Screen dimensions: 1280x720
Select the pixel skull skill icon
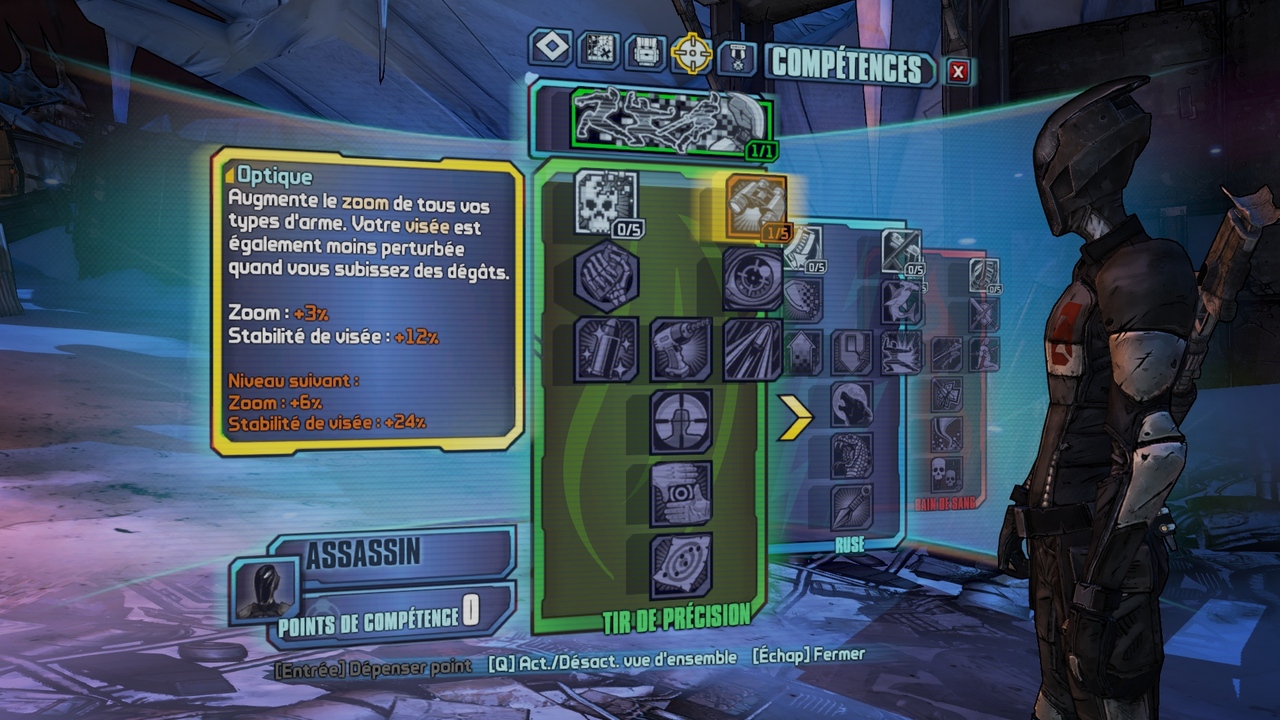607,202
